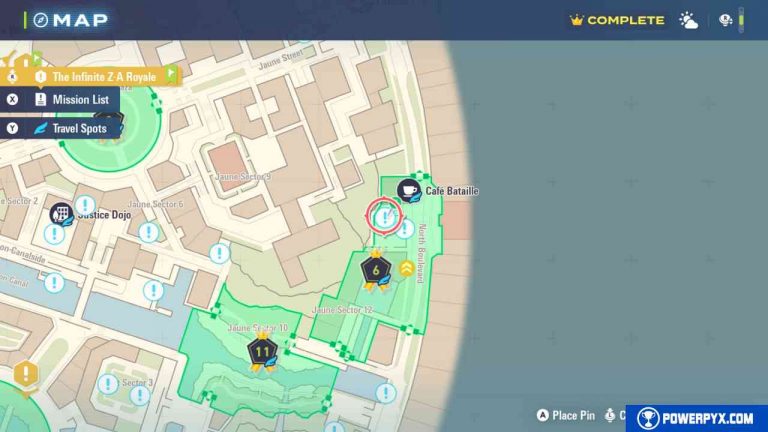Pick the Wild Zone 11 badge marker

pyautogui.click(x=263, y=352)
